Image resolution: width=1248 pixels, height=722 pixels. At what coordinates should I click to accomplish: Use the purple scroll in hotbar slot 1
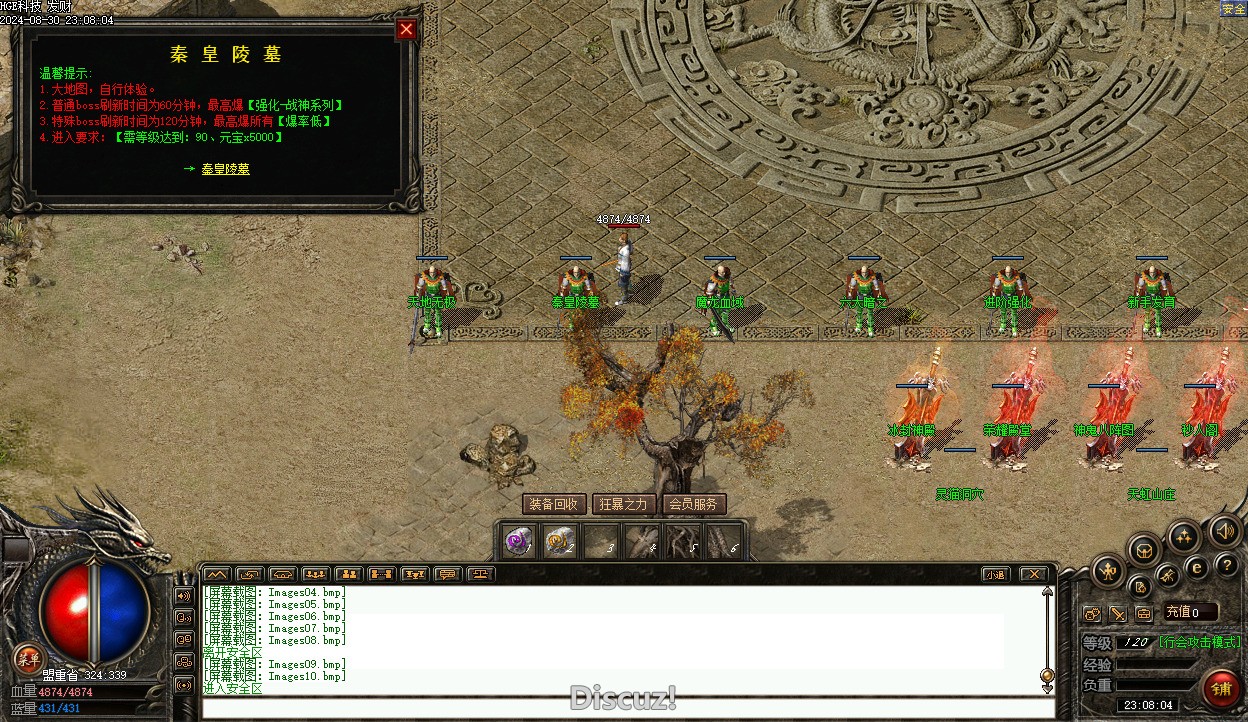(x=517, y=542)
